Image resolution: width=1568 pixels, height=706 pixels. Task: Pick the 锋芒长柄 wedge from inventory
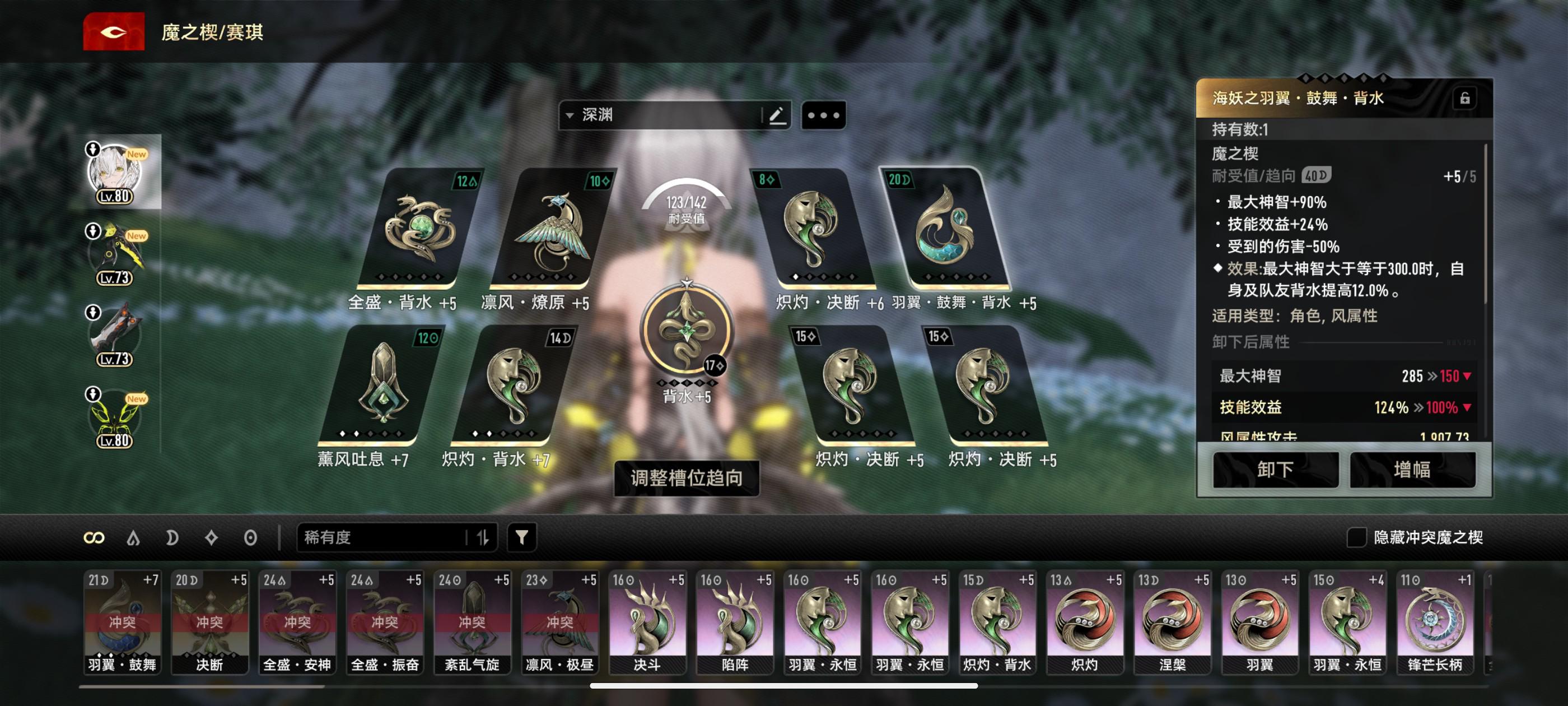[1435, 621]
